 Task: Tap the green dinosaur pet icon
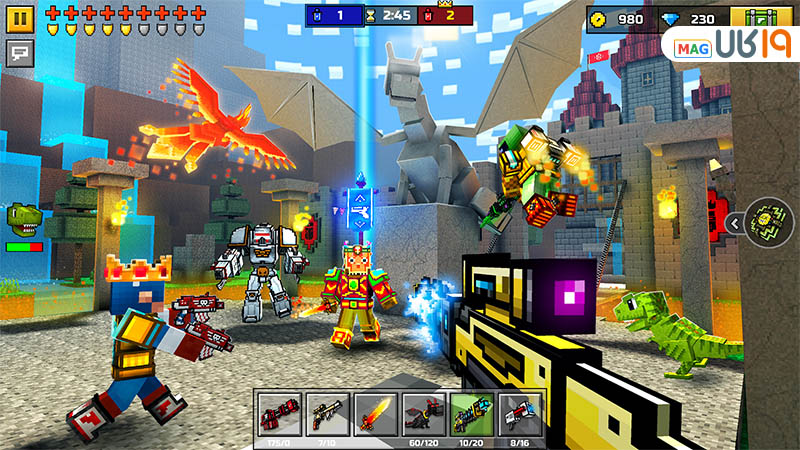[23, 218]
